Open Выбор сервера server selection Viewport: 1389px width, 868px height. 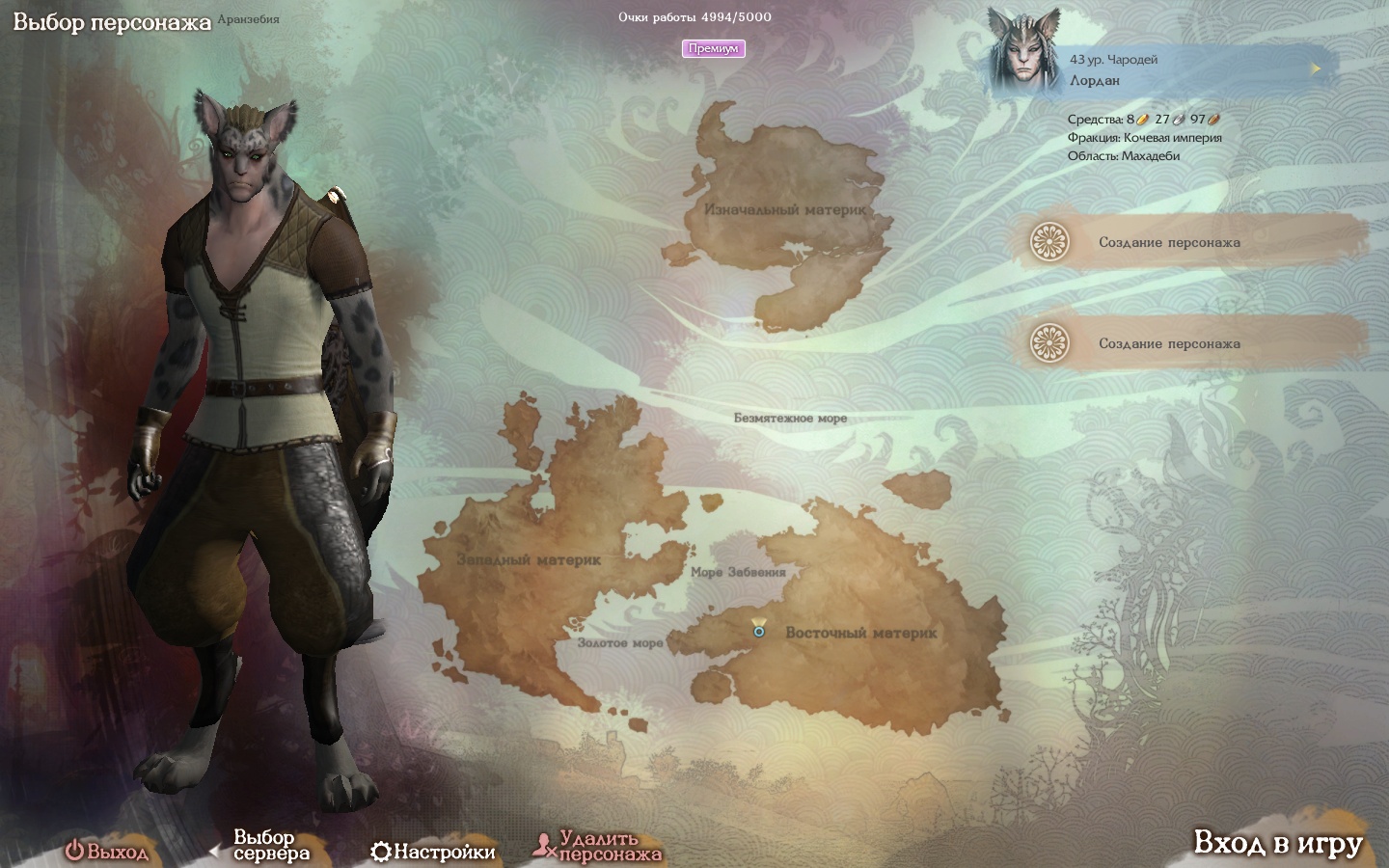point(270,846)
